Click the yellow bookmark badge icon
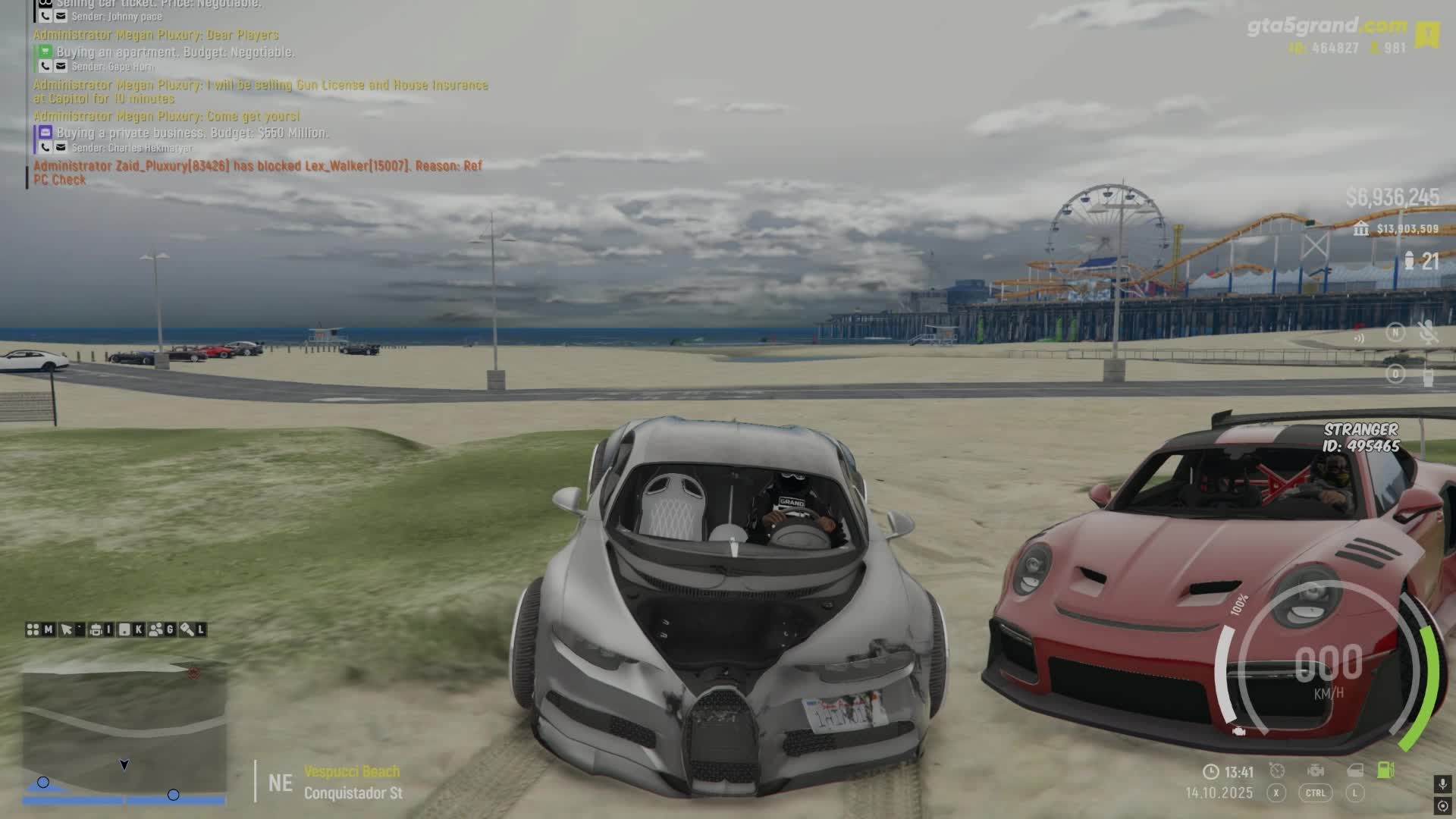1456x819 pixels. (1428, 34)
